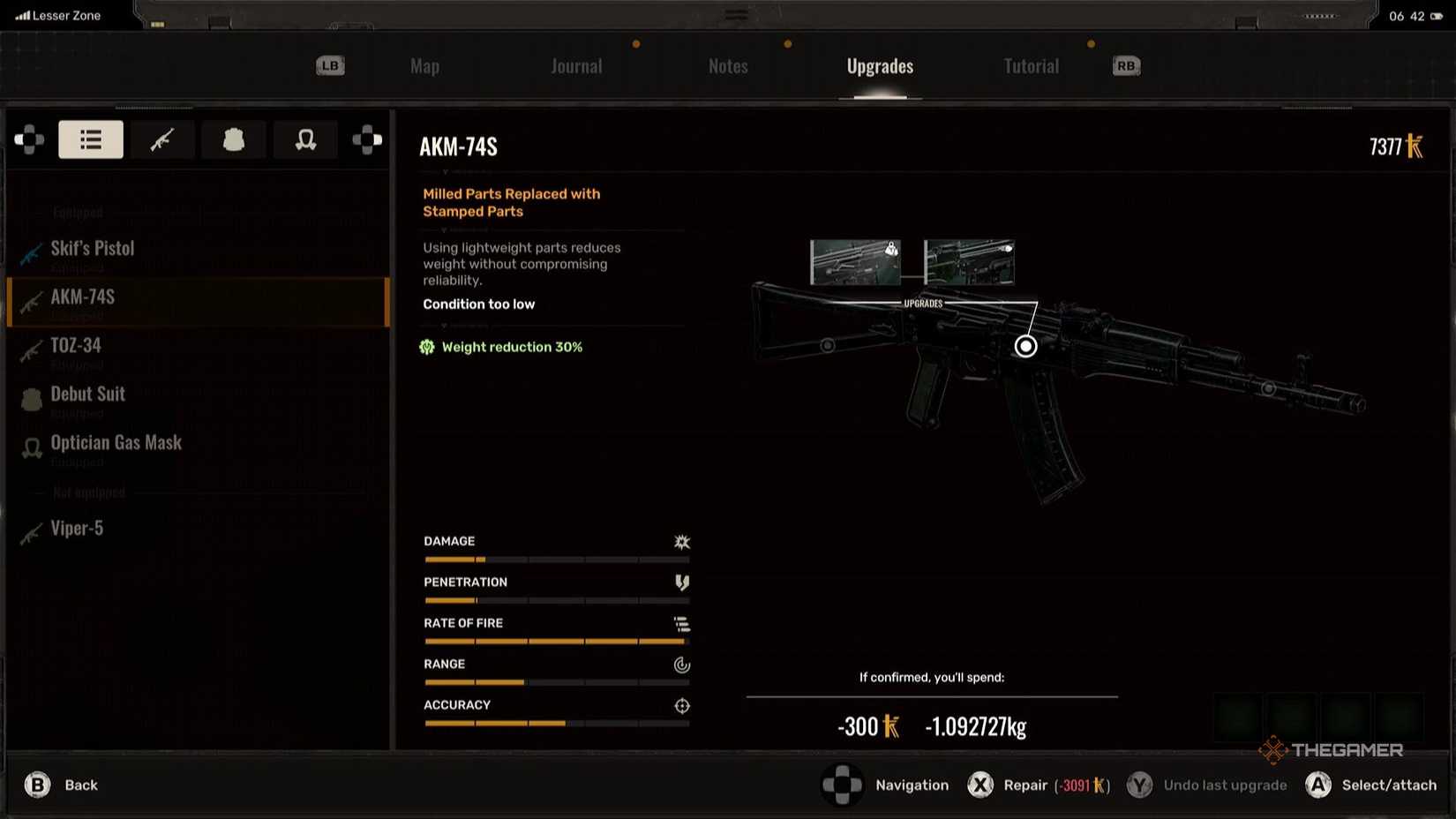Viewport: 1456px width, 819px height.
Task: Open the gas mask category icon
Action: pyautogui.click(x=304, y=139)
